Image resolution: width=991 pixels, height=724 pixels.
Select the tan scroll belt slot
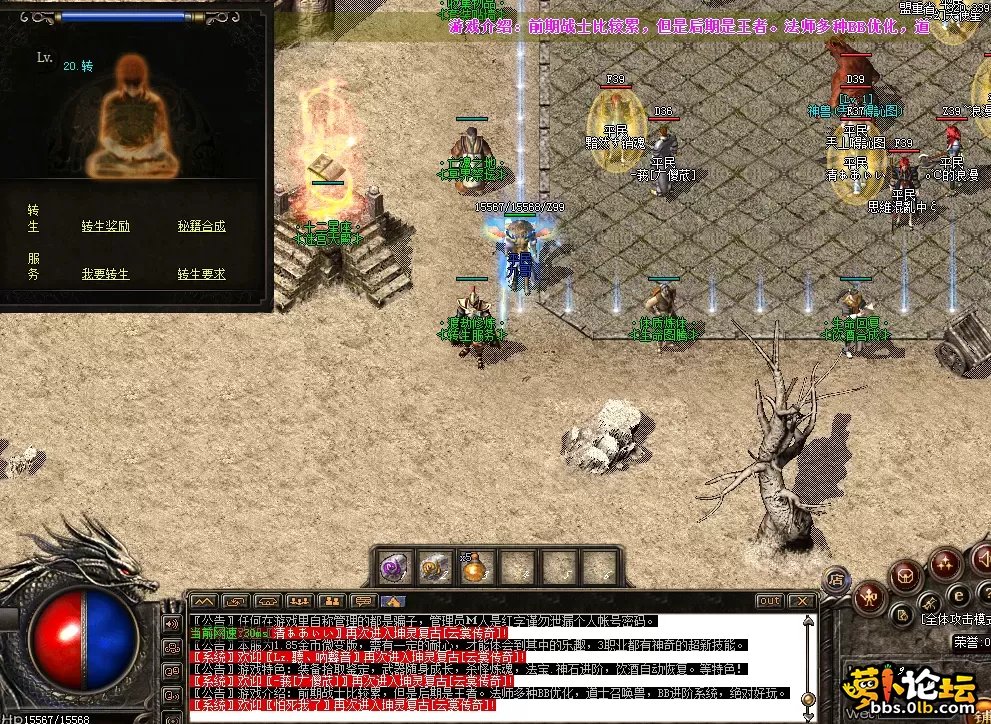coord(433,568)
